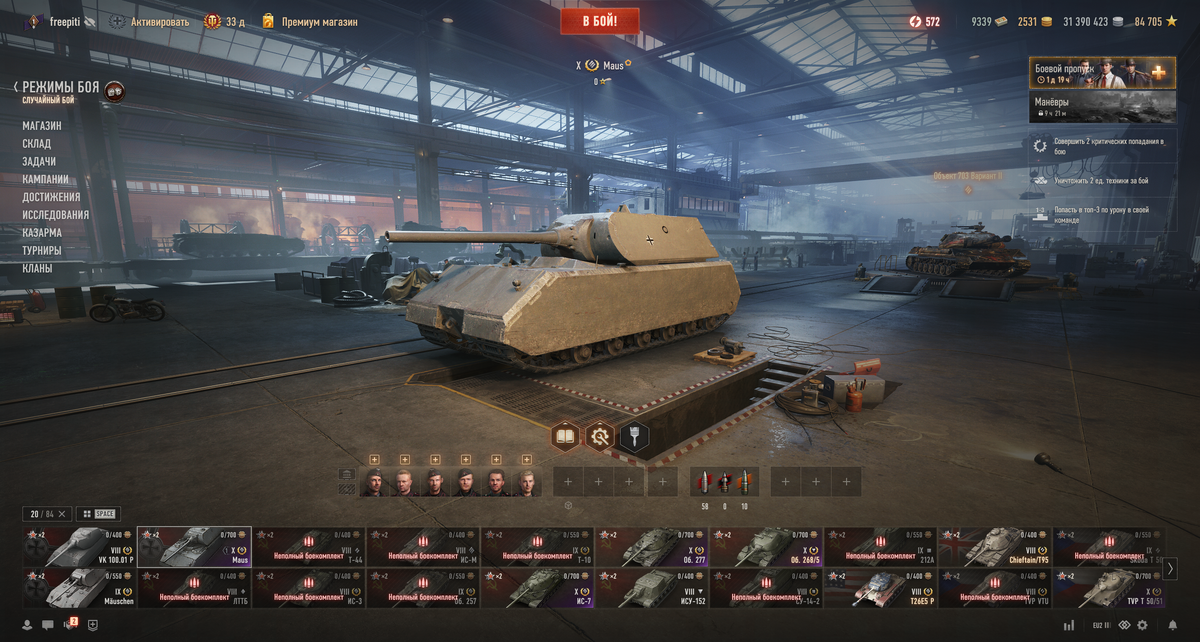Select the VK 100.01 P tank card
The height and width of the screenshot is (642, 1200).
79,547
